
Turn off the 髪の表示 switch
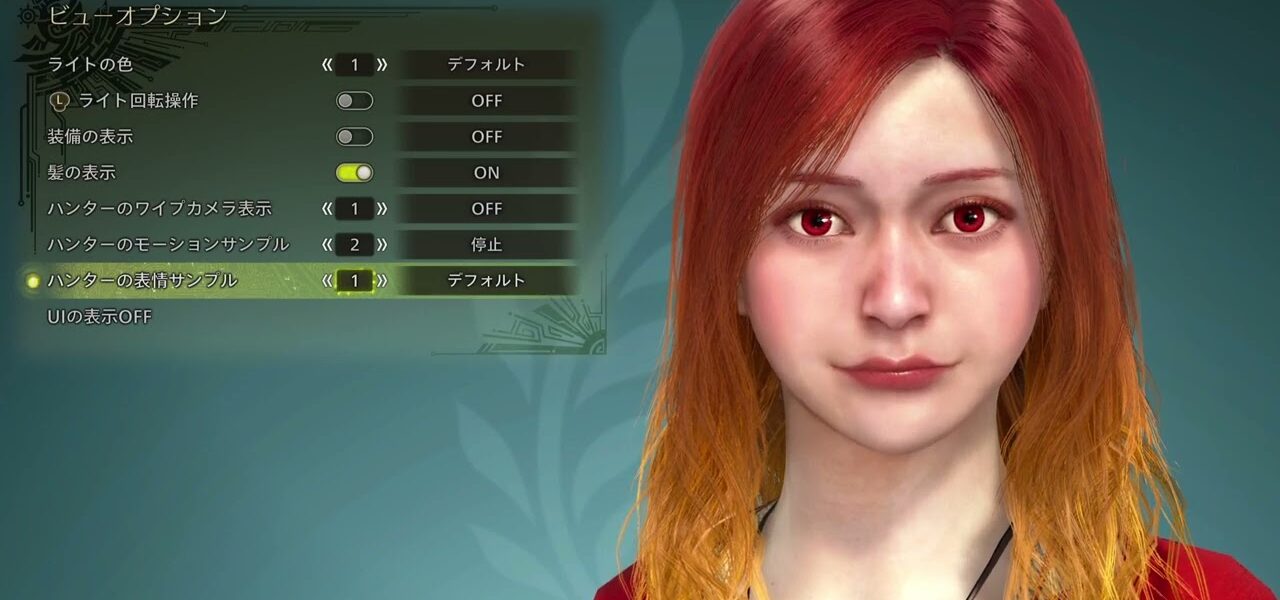354,173
